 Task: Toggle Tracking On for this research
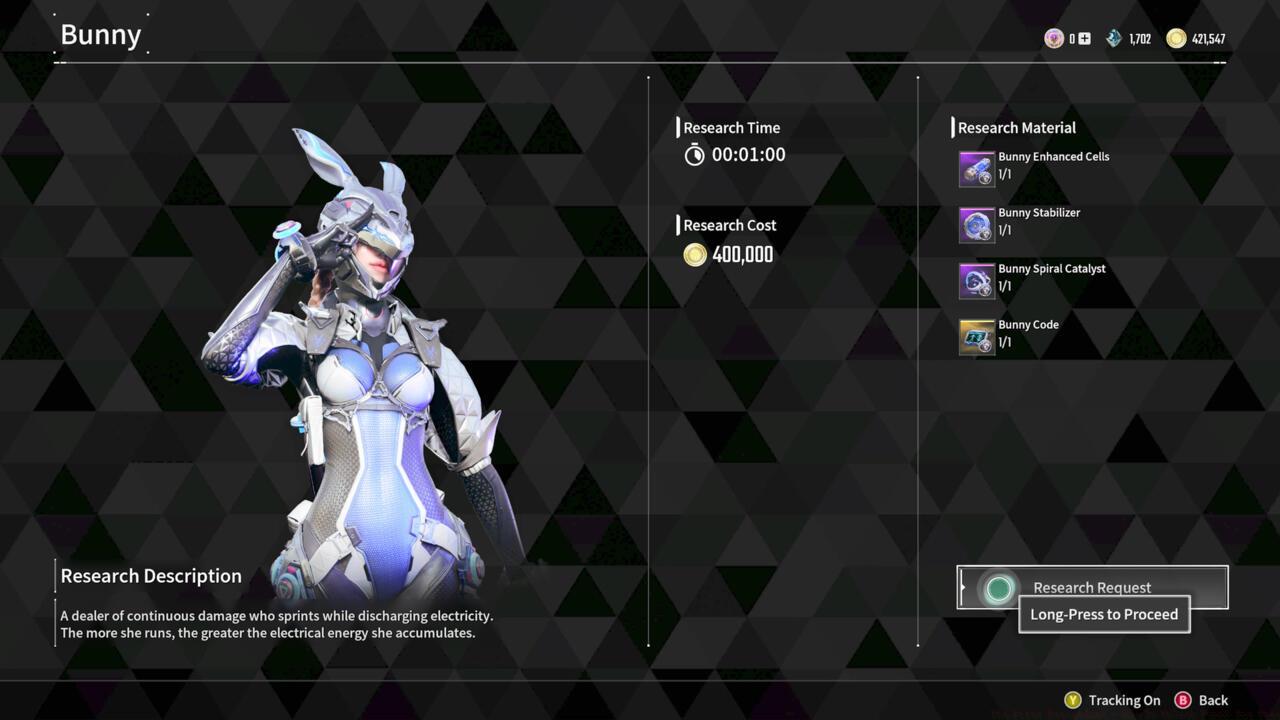1113,700
